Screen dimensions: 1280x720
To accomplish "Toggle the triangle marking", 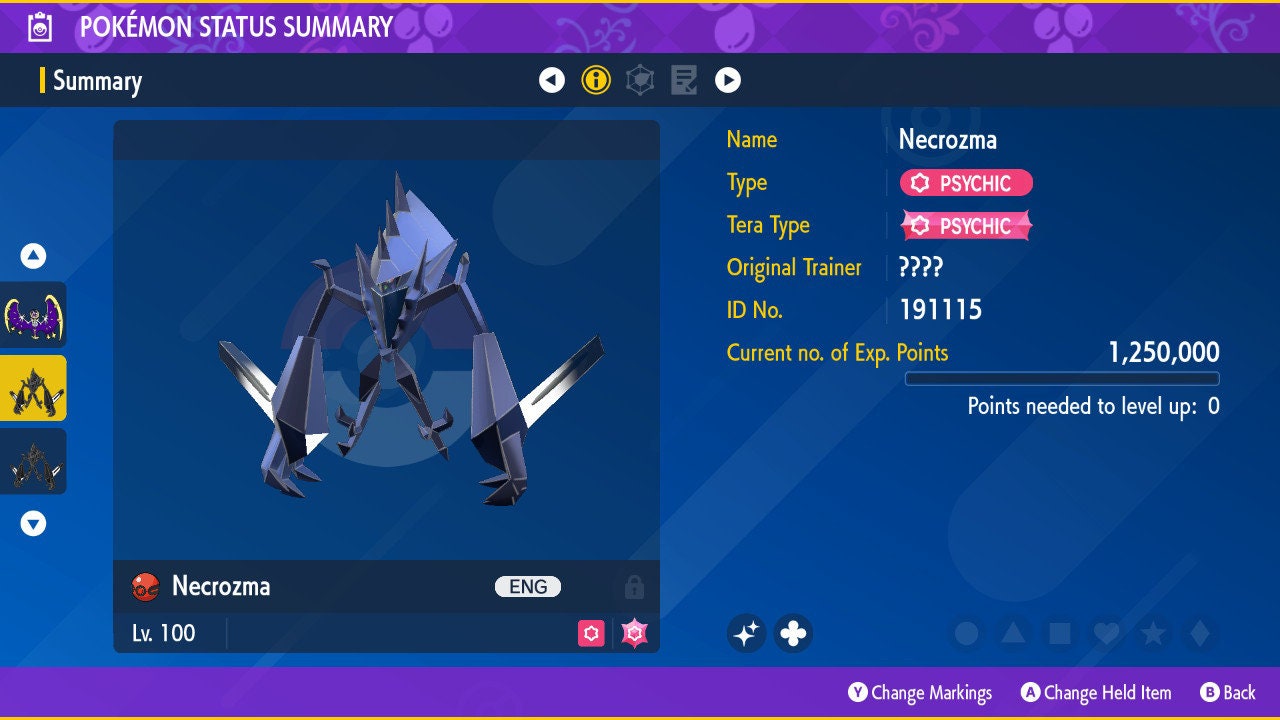I will [x=1012, y=633].
